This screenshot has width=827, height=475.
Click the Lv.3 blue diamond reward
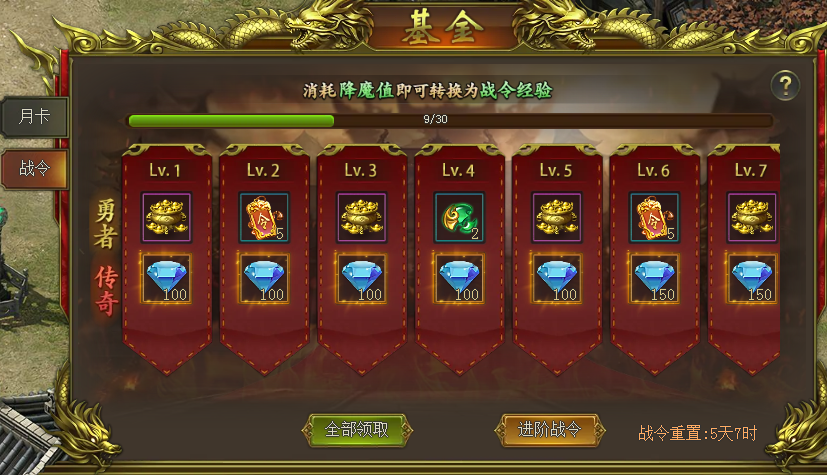[360, 279]
